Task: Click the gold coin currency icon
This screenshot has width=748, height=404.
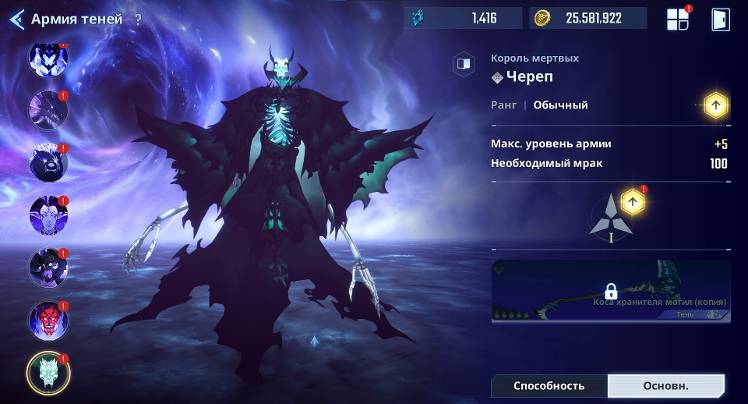Action: (543, 18)
